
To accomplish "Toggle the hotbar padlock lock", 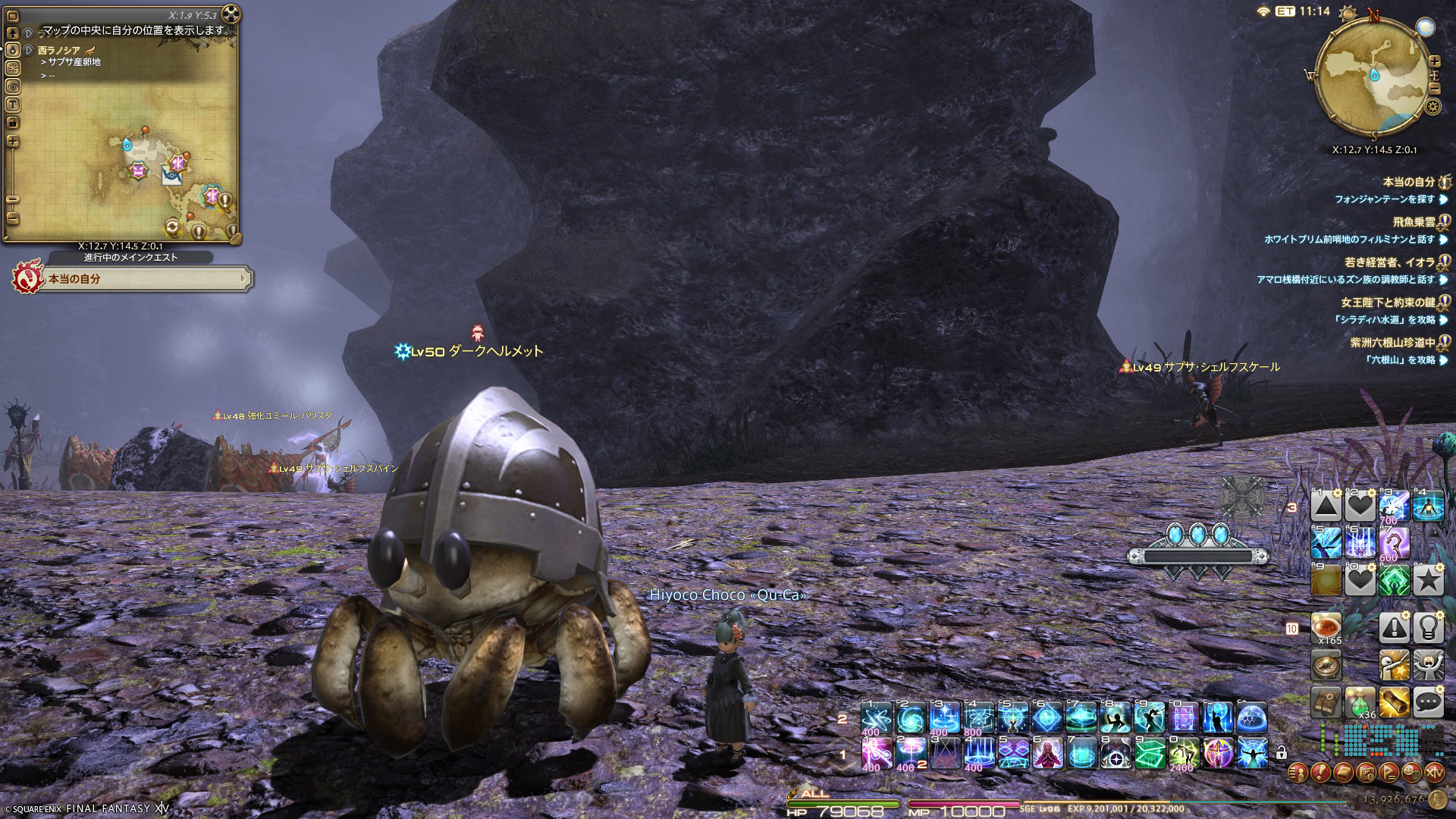I will pyautogui.click(x=1281, y=753).
